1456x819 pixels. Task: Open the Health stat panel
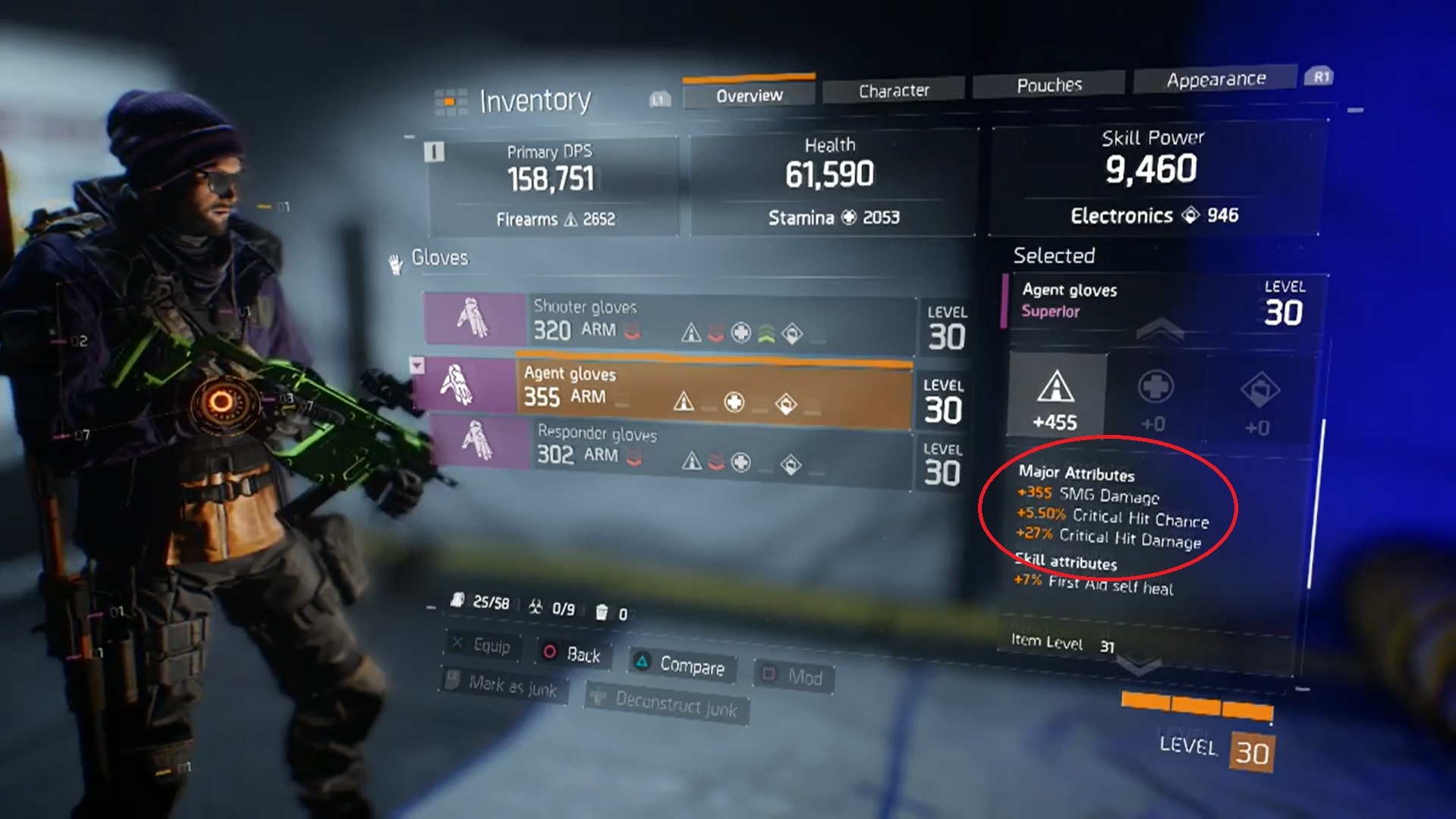830,182
